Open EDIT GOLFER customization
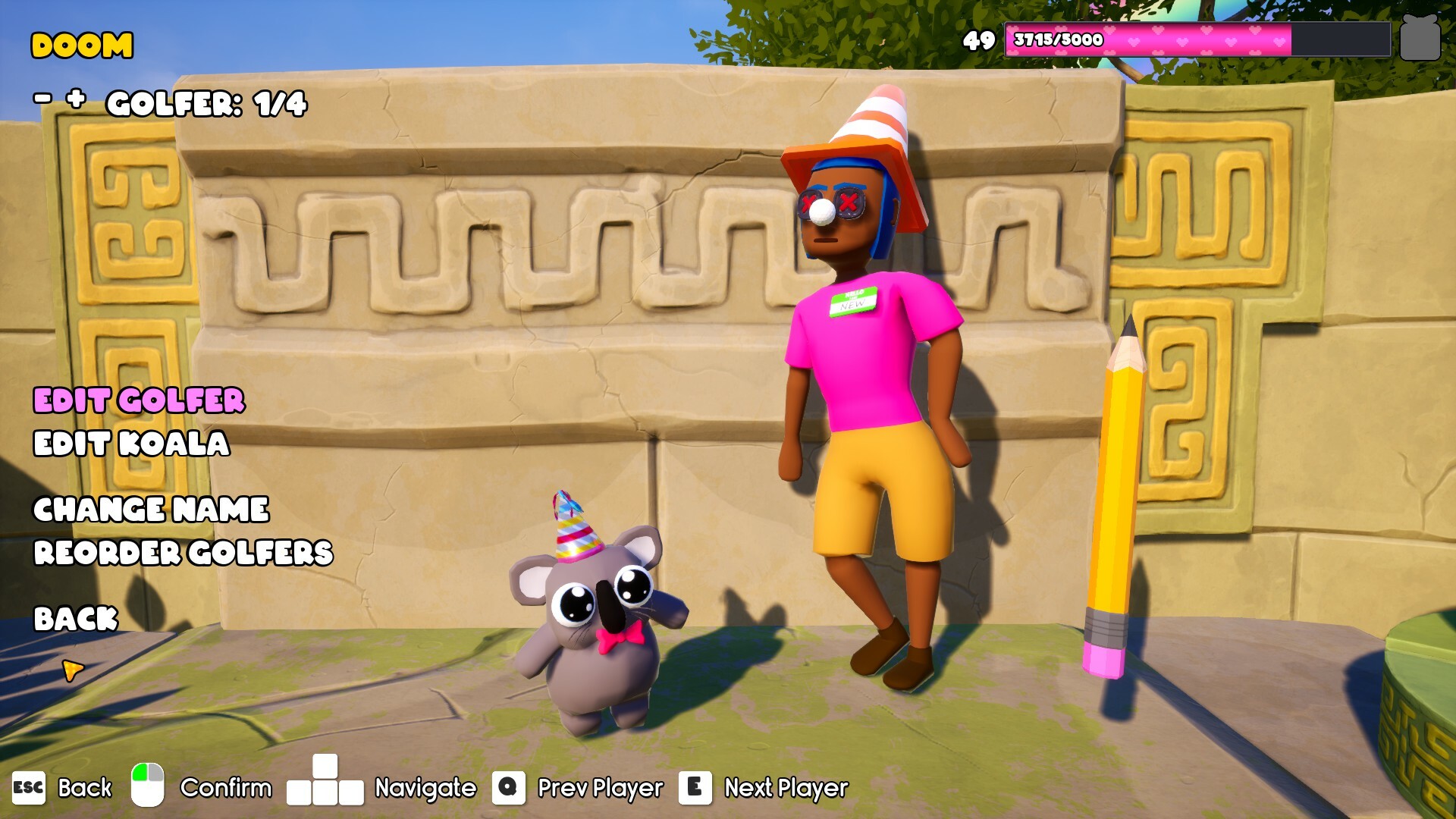The width and height of the screenshot is (1456, 819). click(x=138, y=402)
